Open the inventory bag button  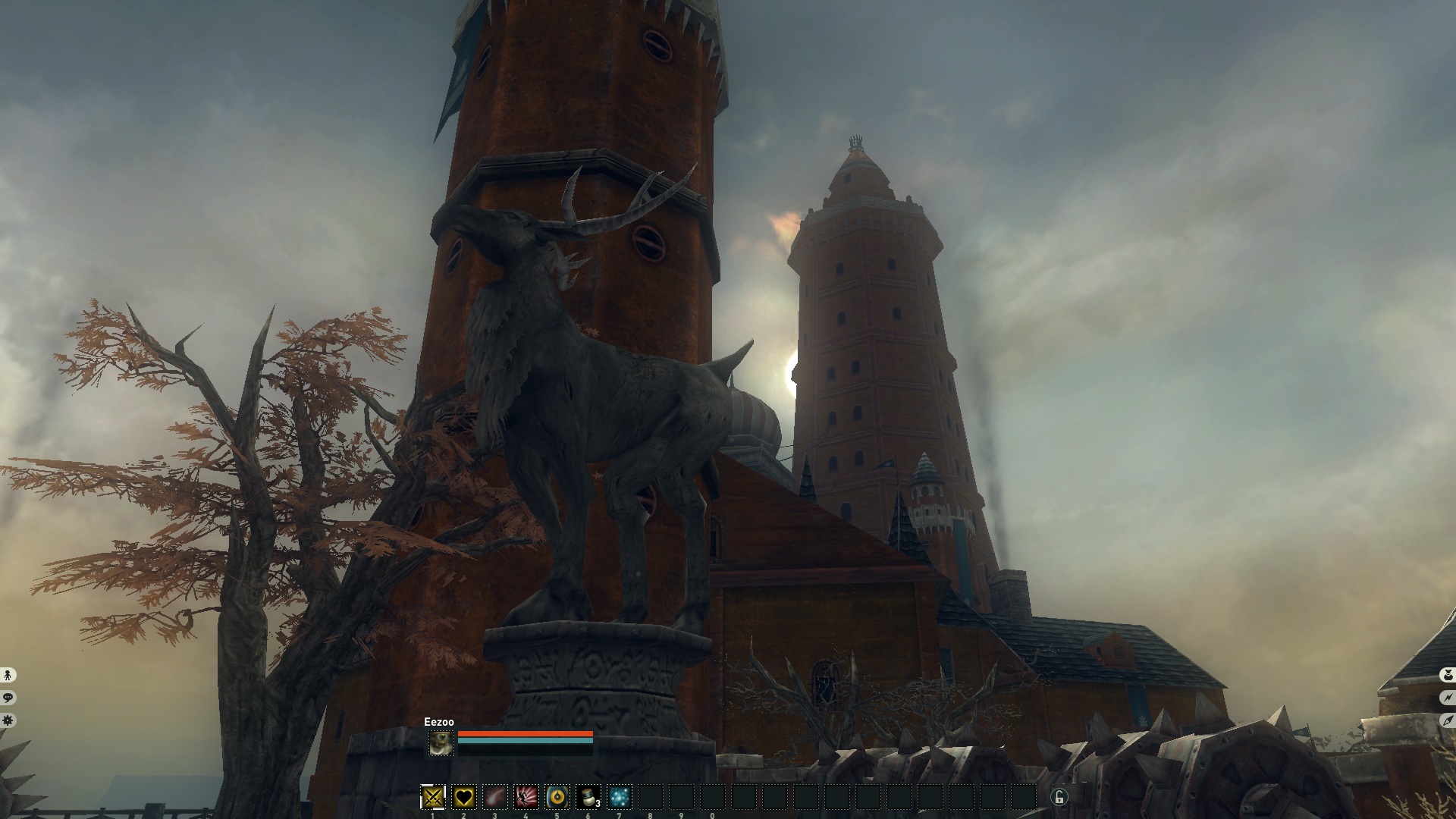1447,675
